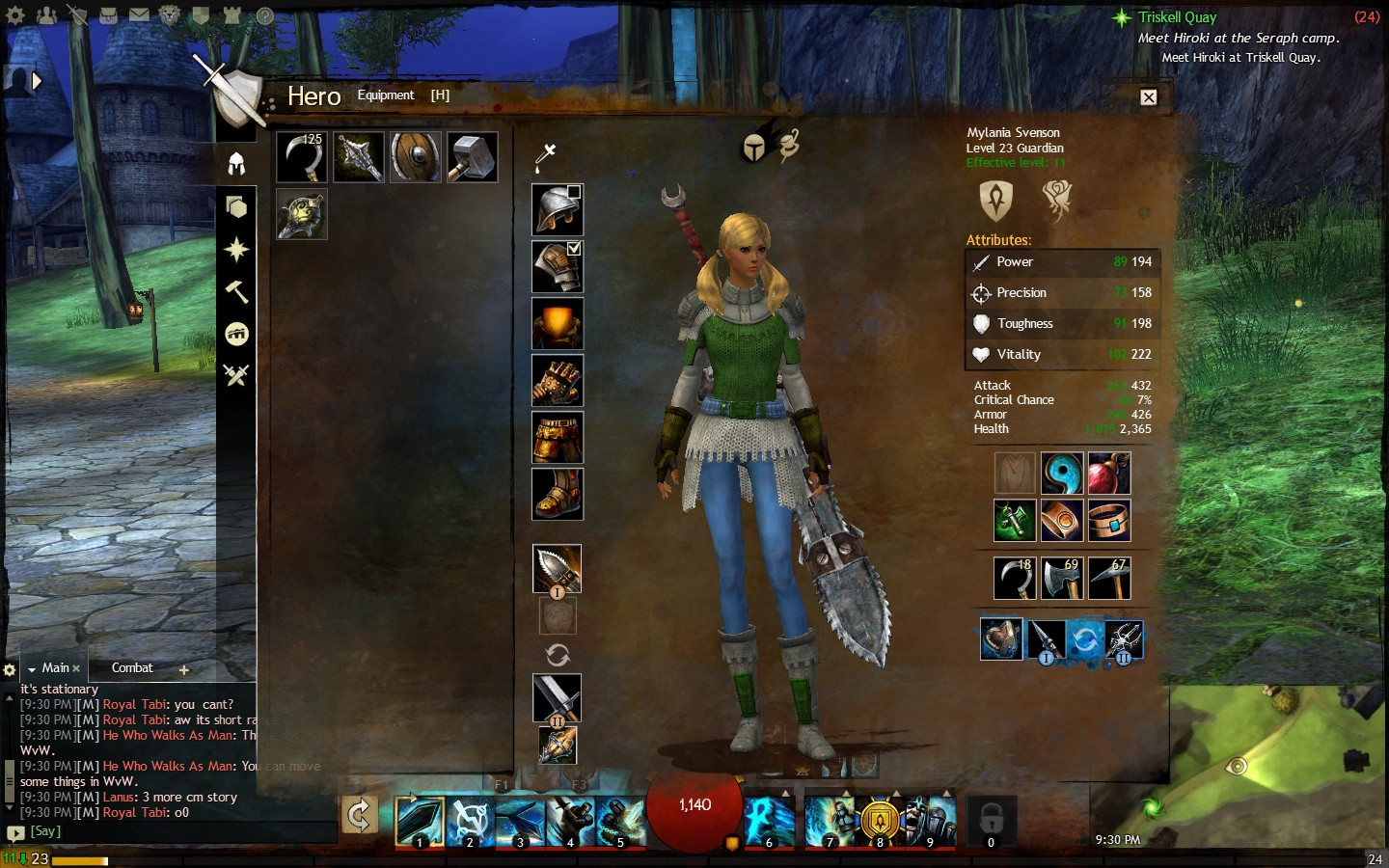The image size is (1389, 868).
Task: Select the round shield in inventory list
Action: (415, 157)
